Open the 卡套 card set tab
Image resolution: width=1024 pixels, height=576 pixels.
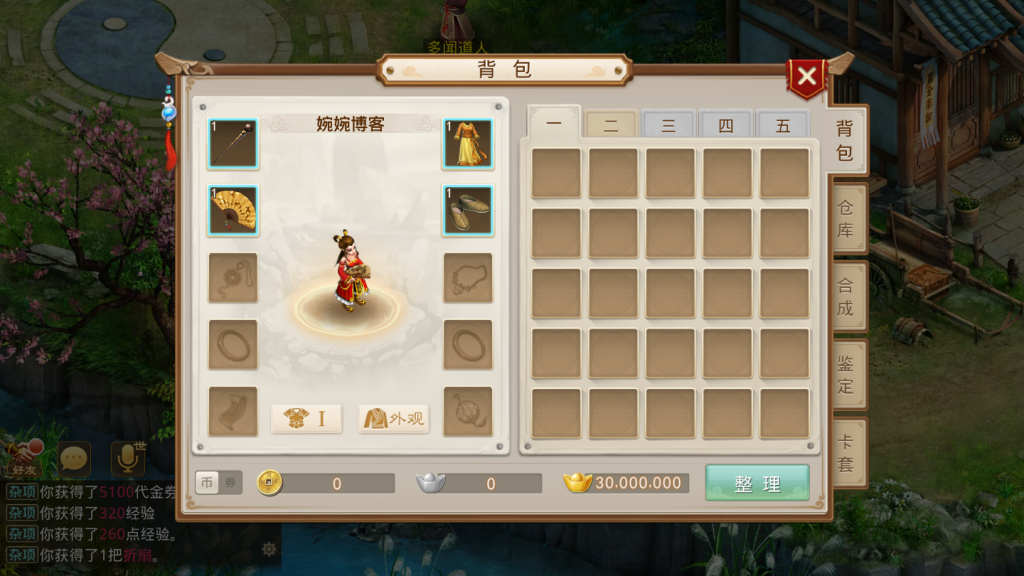click(845, 452)
